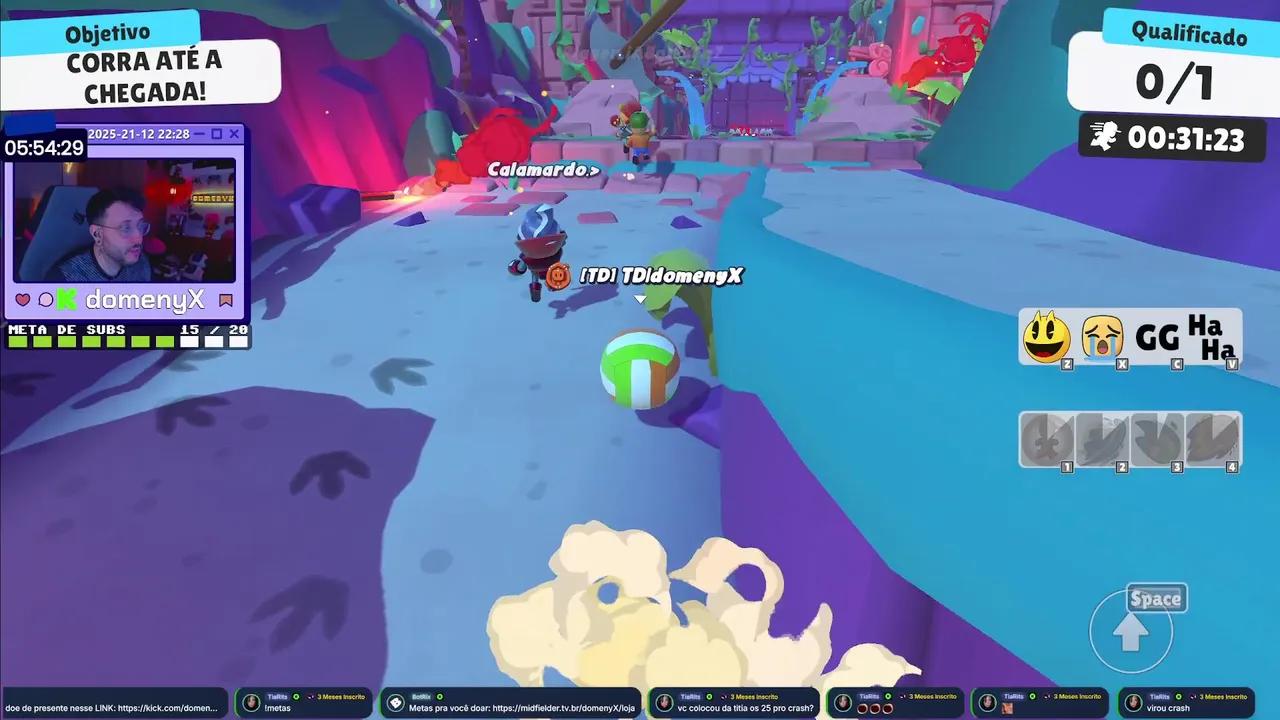This screenshot has width=1280, height=720.
Task: Open the kick.com/domenyX gift link
Action: coord(110,707)
